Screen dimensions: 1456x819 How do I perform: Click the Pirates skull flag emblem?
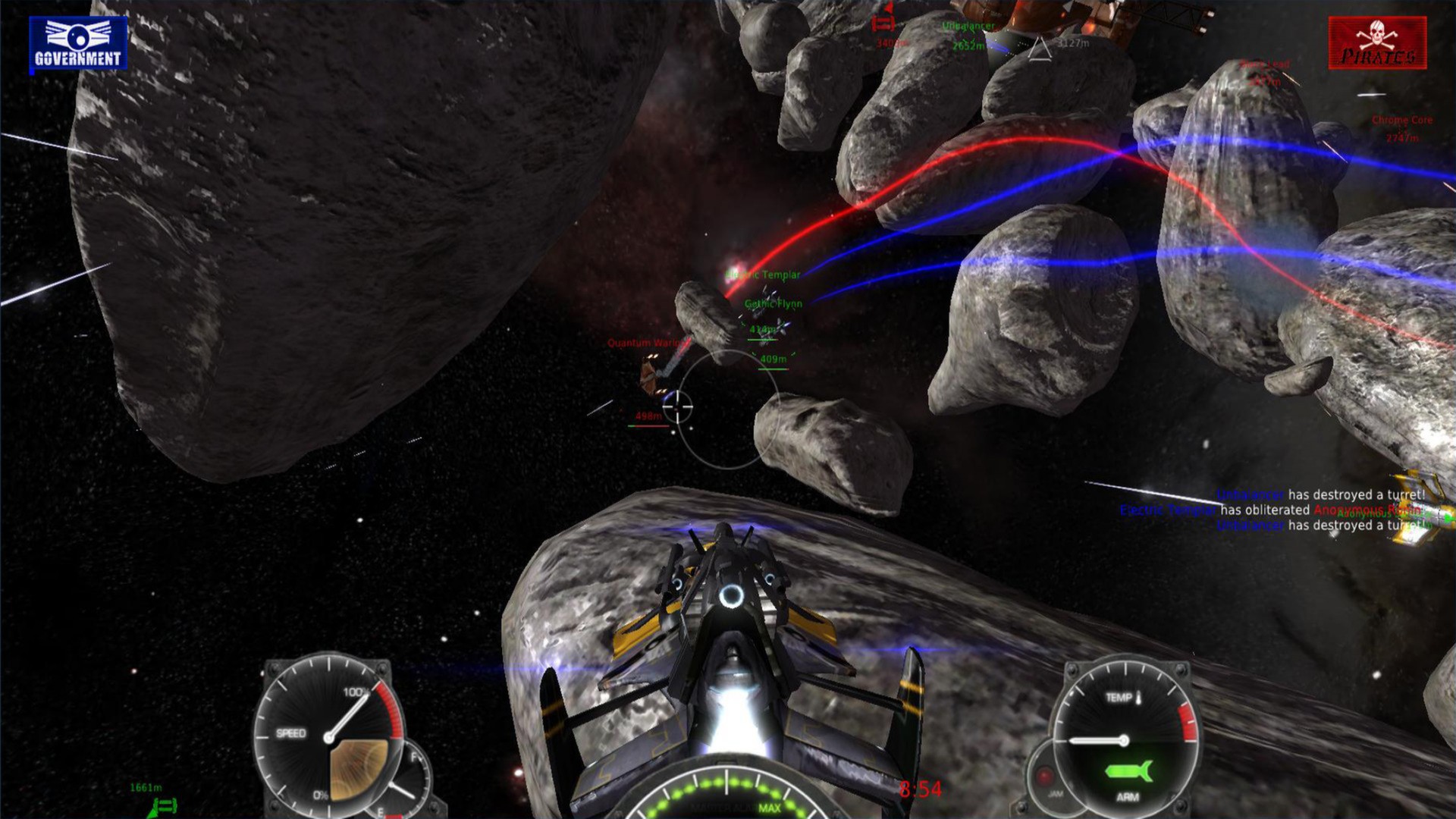[1377, 43]
